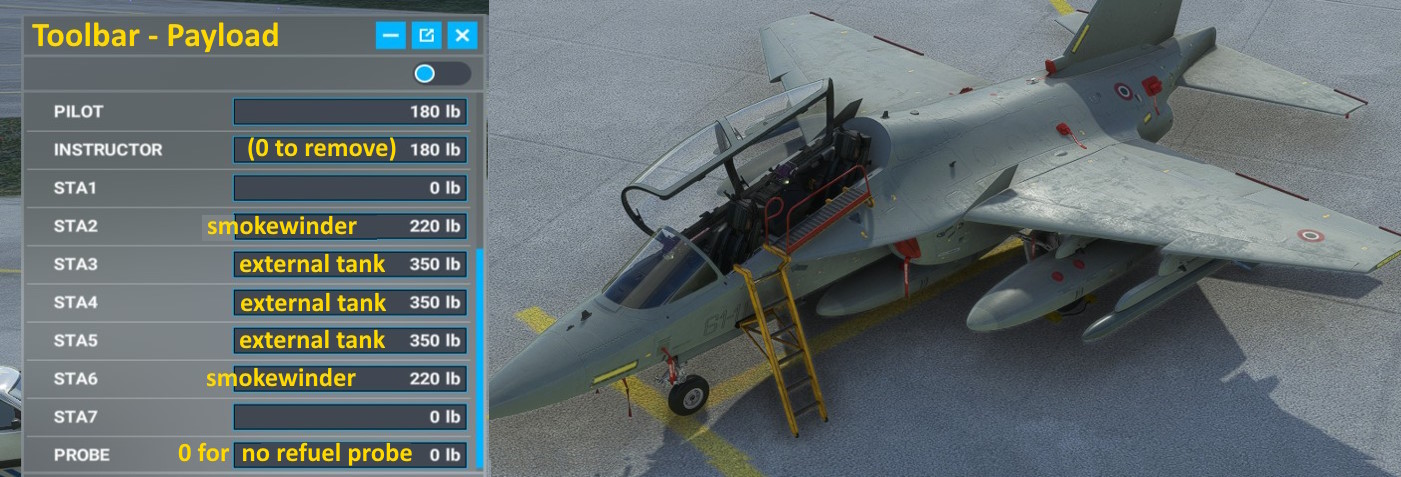Edit the STA5 external tank field
The width and height of the screenshot is (1401, 477).
(350, 341)
